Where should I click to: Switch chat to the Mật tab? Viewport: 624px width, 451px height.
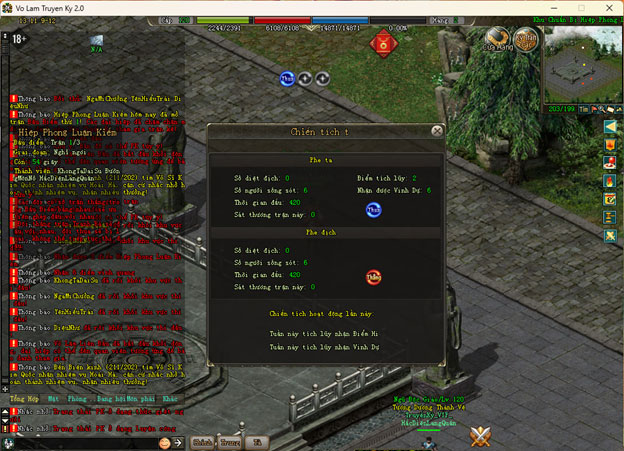(x=56, y=399)
